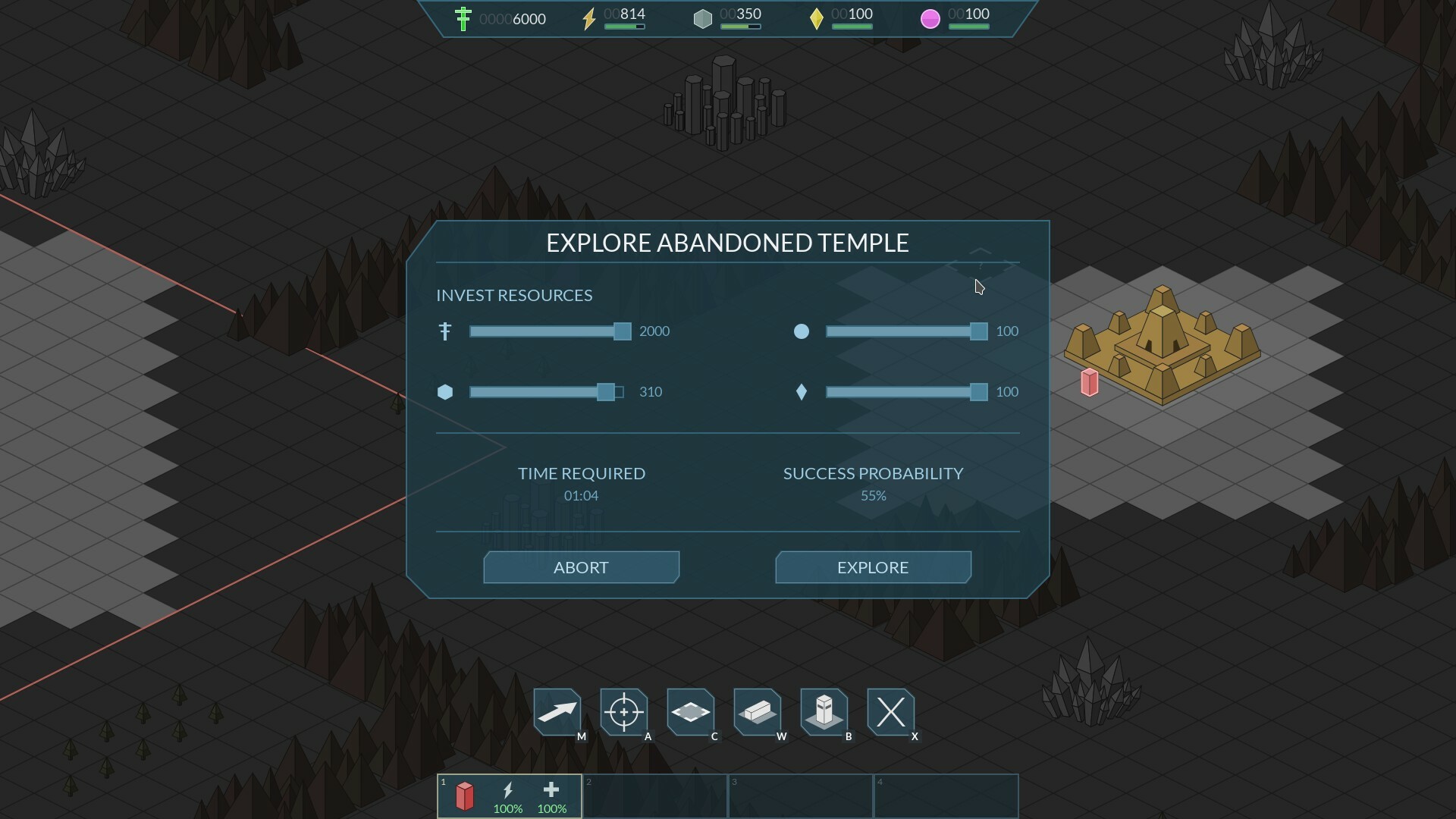Click the X cancel command icon
Viewport: 1456px width, 819px height.
click(x=892, y=713)
